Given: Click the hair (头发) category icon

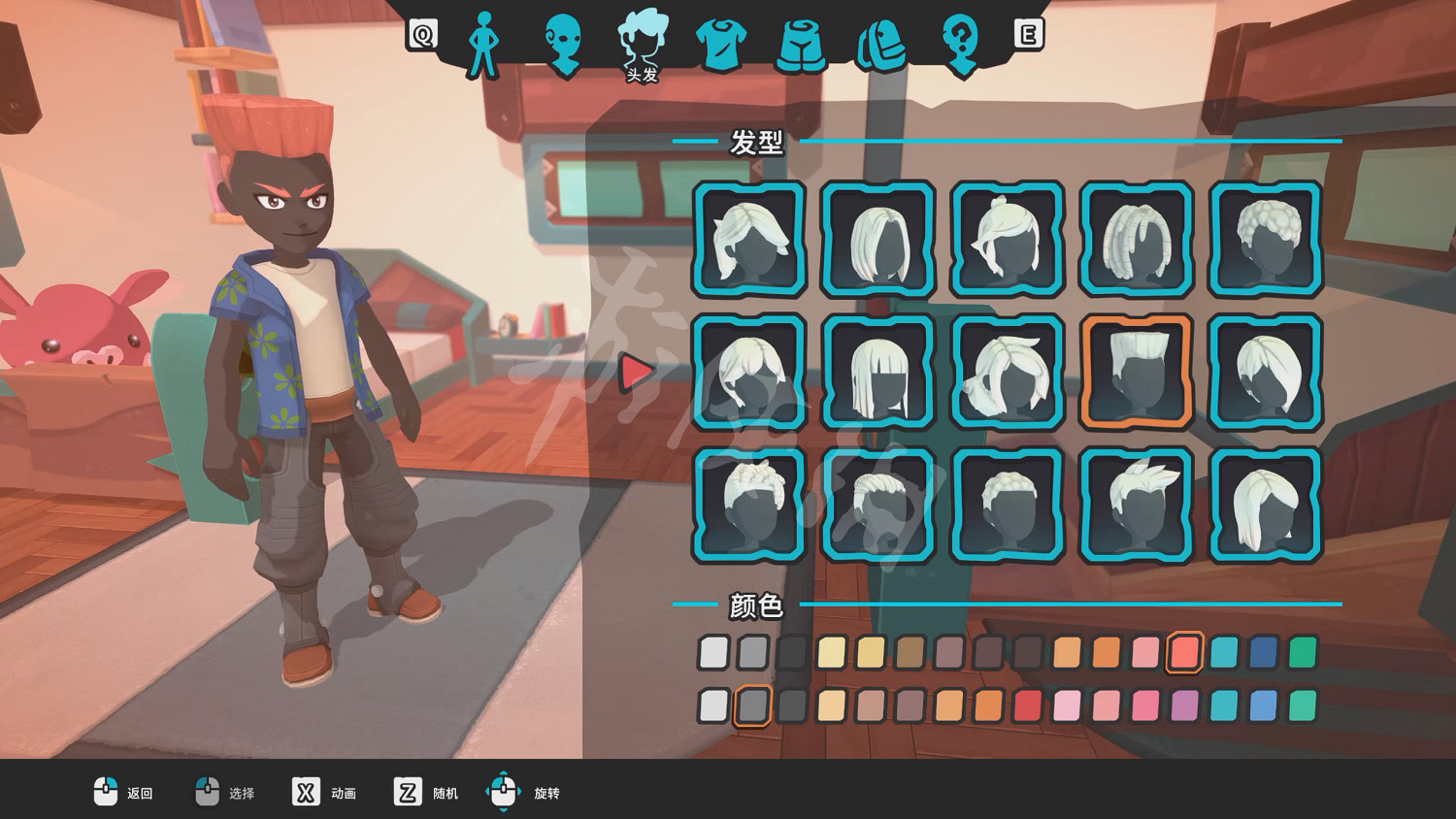Looking at the screenshot, I should 642,37.
